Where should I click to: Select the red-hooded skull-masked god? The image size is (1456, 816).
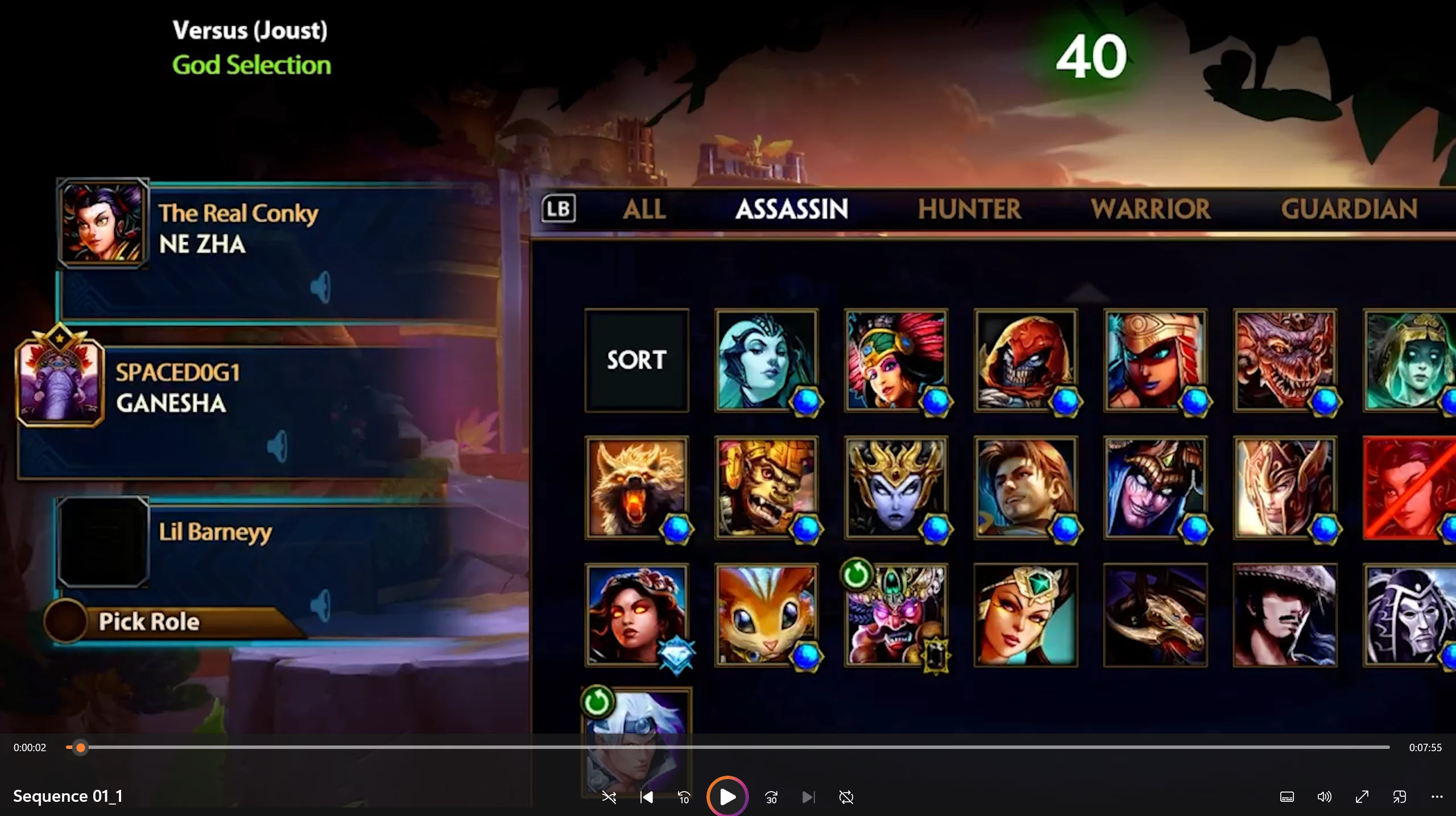pos(1025,360)
